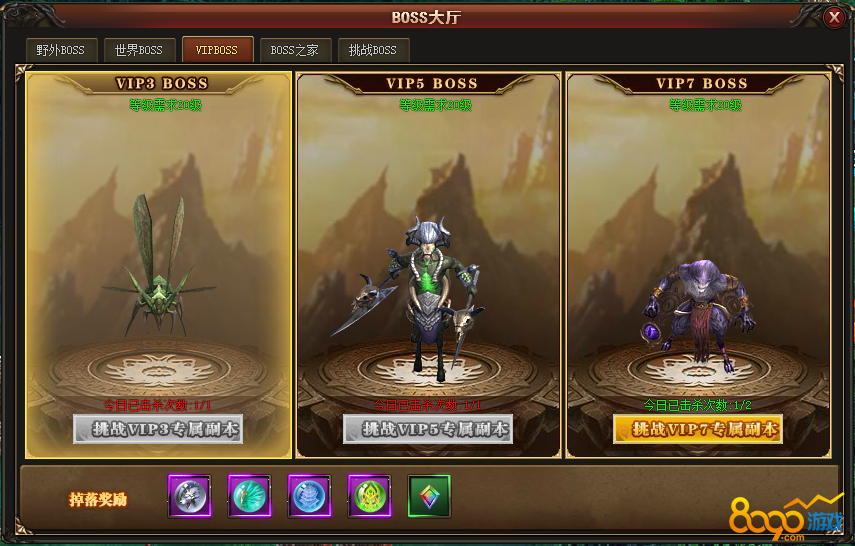Select the VIP3 BOSS insect panel
855x546 pixels.
(x=159, y=250)
